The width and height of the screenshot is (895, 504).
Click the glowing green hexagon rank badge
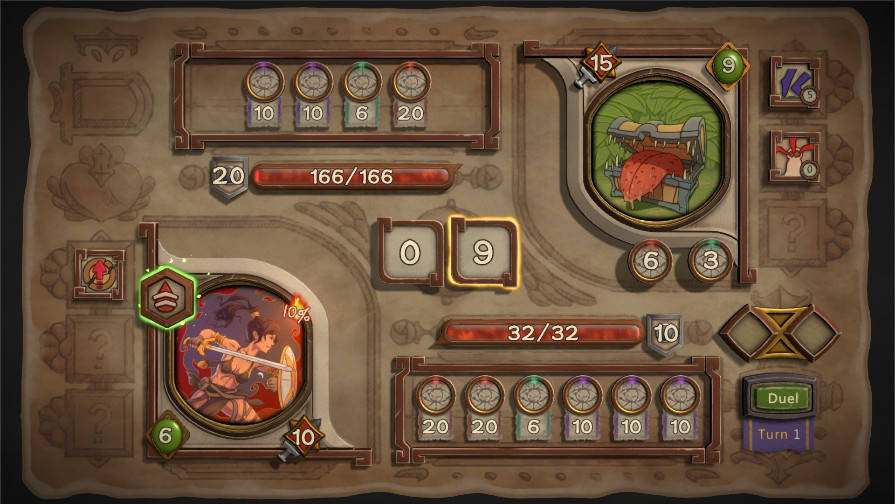pos(167,299)
